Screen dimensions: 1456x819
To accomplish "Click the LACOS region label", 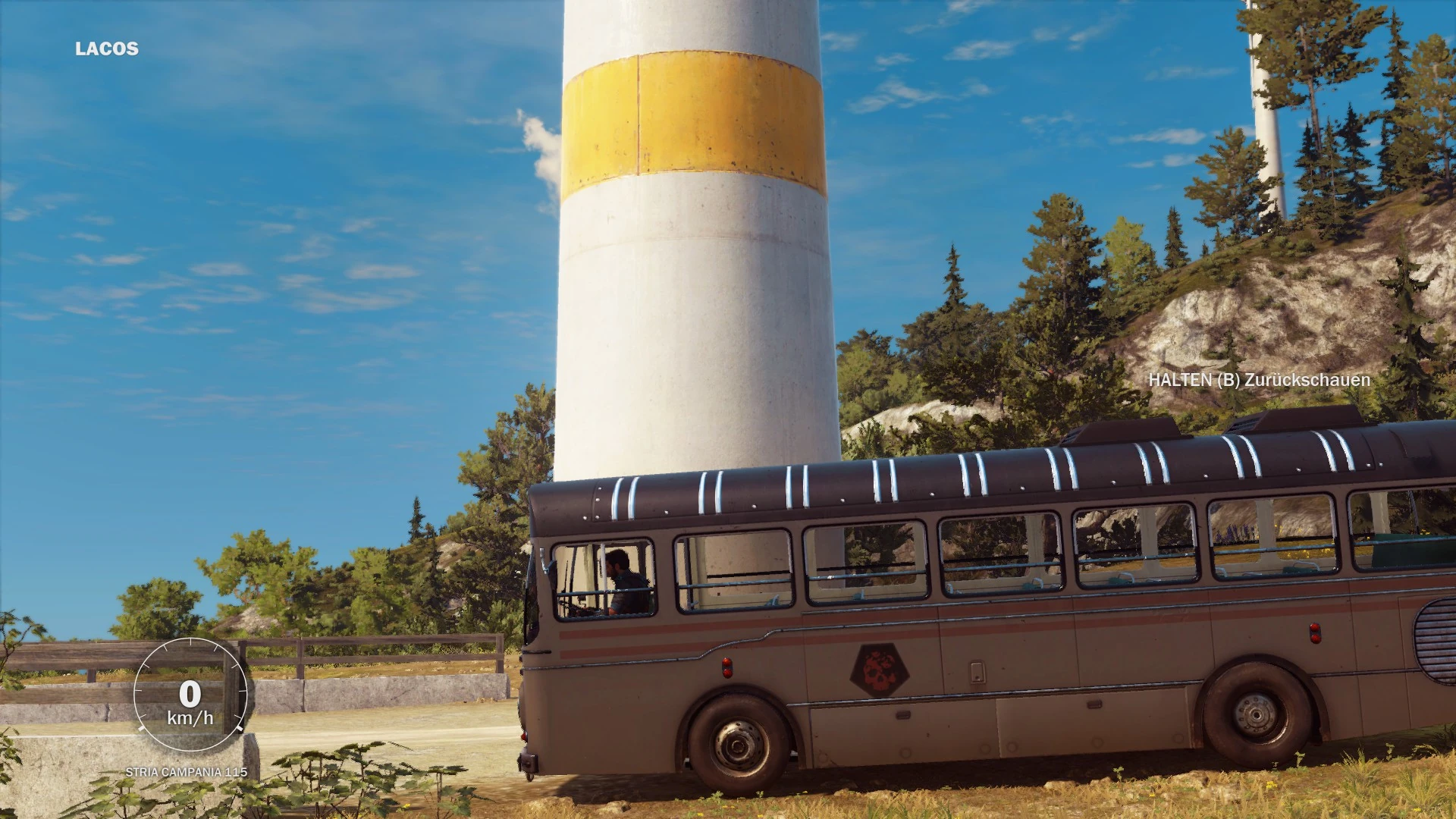I will tap(106, 49).
